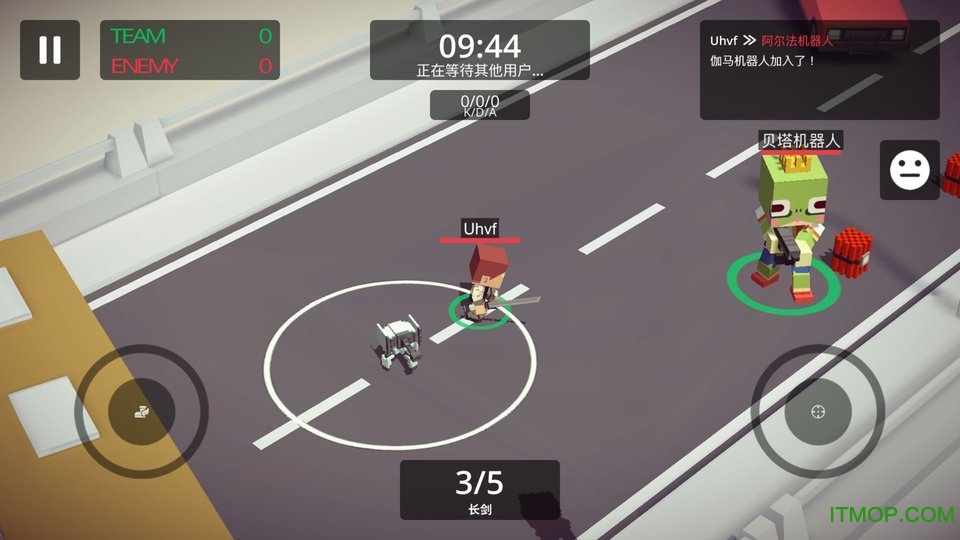Image resolution: width=960 pixels, height=540 pixels.
Task: Tap the movement joystick with running icon
Action: pyautogui.click(x=142, y=410)
